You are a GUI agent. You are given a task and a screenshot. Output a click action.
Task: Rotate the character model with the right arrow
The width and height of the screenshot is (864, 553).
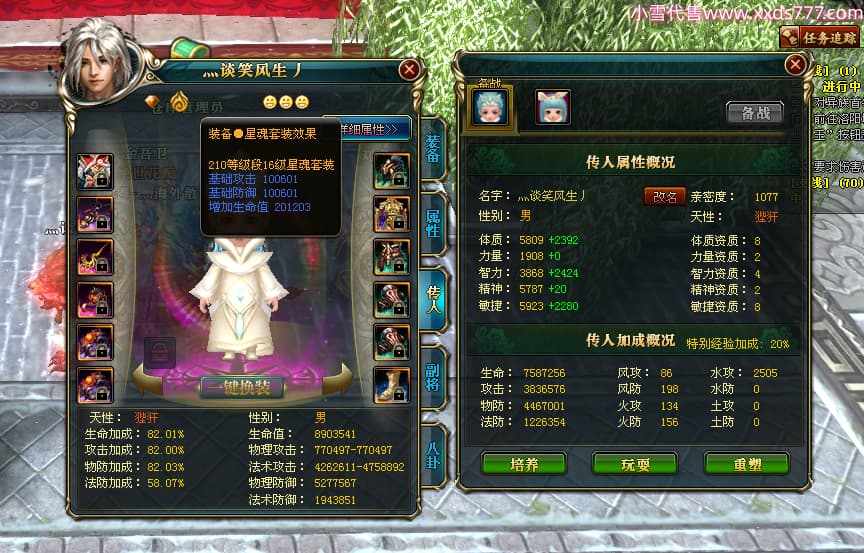(338, 377)
